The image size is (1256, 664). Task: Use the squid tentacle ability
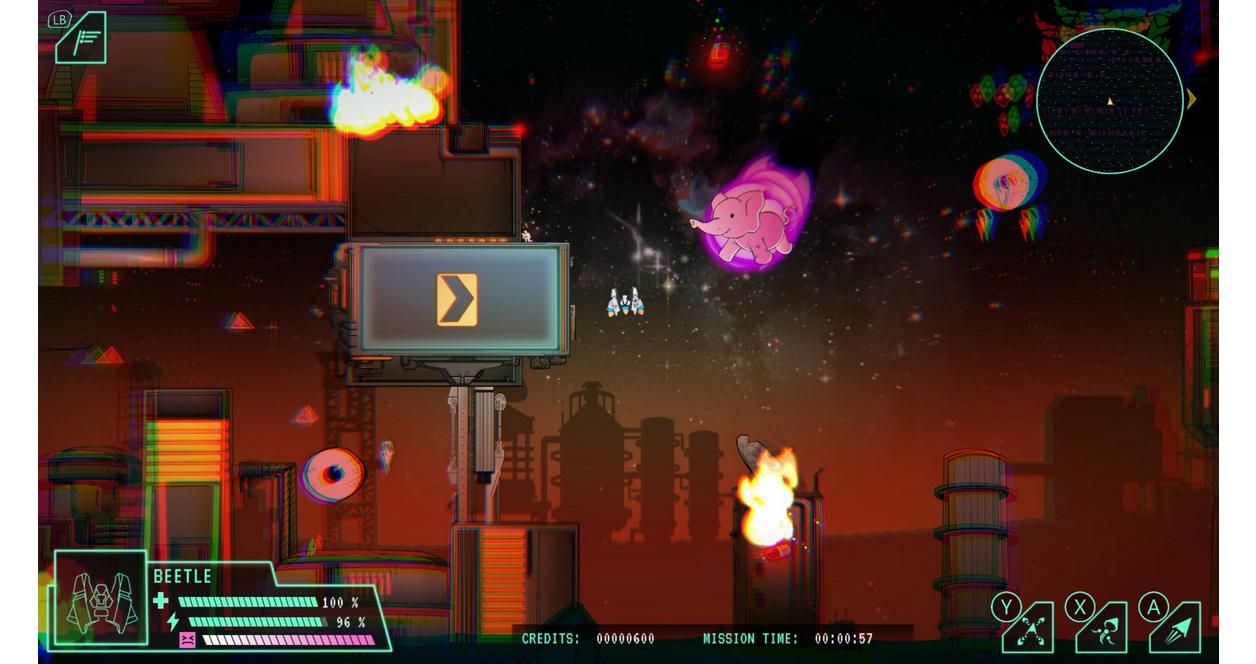point(1102,628)
